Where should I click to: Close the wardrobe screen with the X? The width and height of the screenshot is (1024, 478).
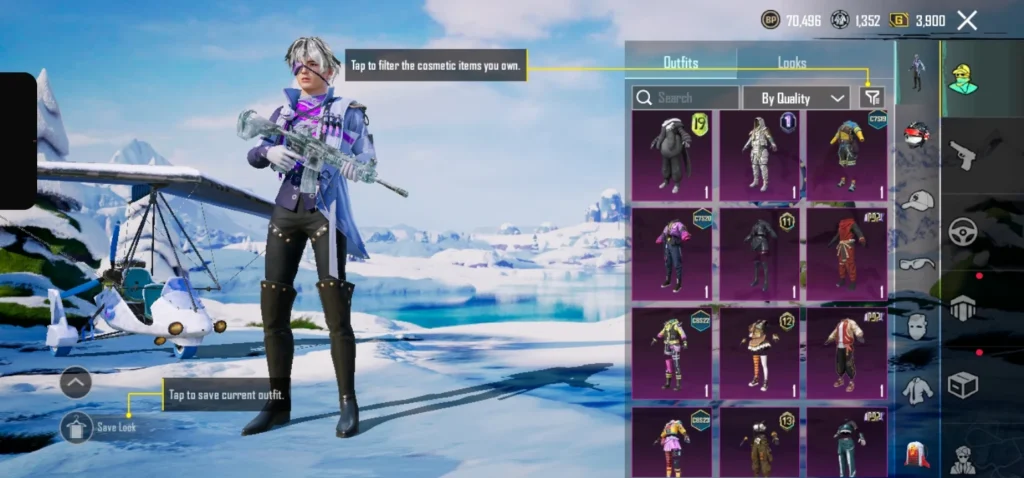coord(967,20)
